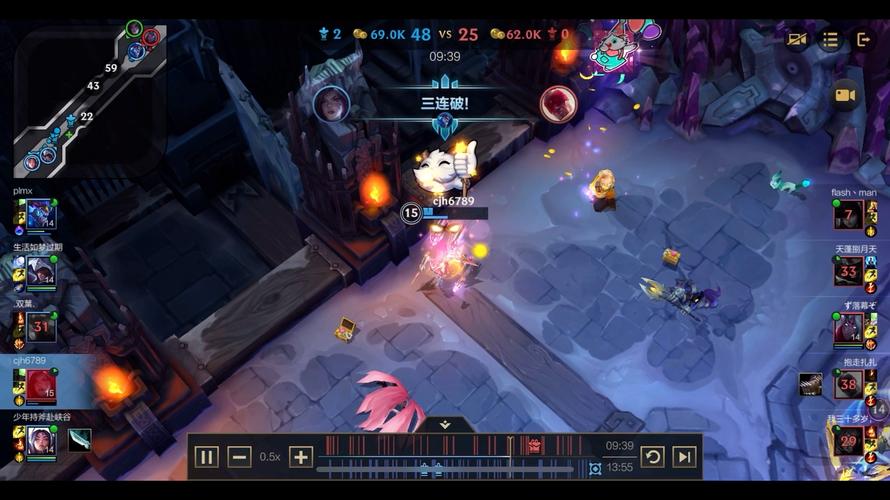Select player cjh6789's champion portrait
This screenshot has height=500, width=890.
click(x=41, y=384)
